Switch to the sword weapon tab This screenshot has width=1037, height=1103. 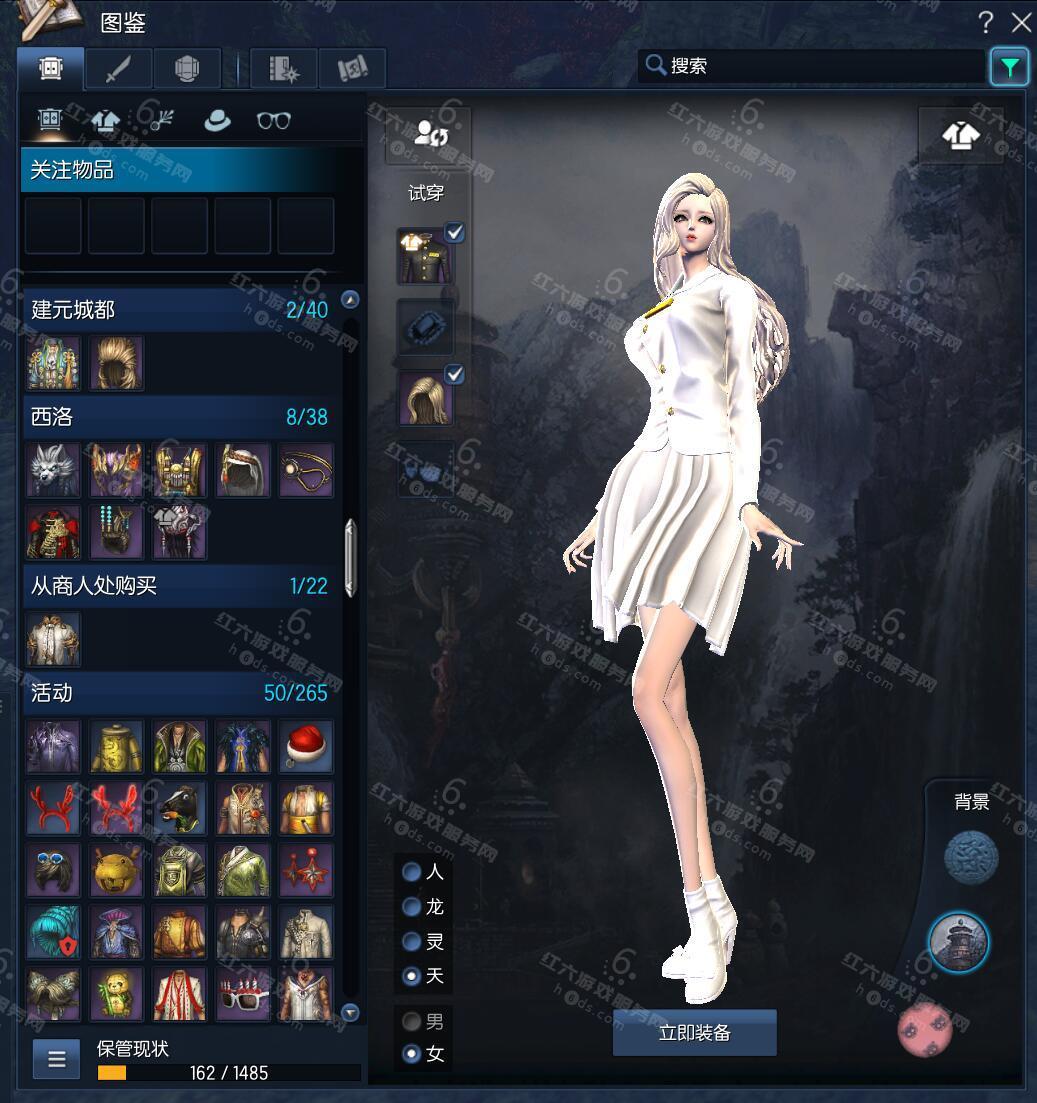point(118,68)
